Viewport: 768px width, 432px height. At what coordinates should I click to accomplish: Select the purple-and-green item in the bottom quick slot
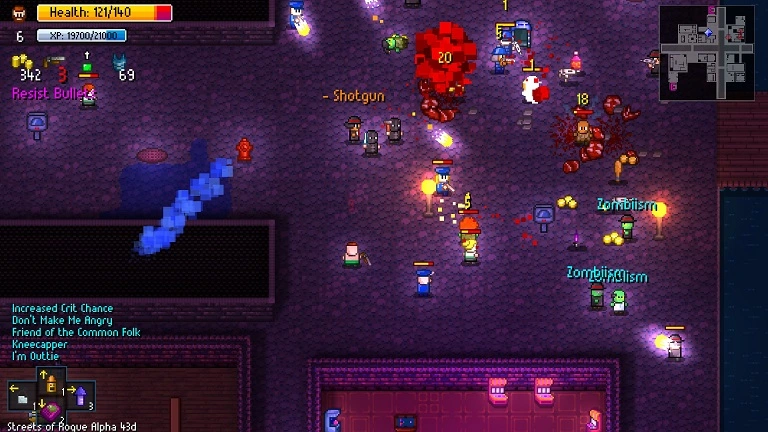50,412
